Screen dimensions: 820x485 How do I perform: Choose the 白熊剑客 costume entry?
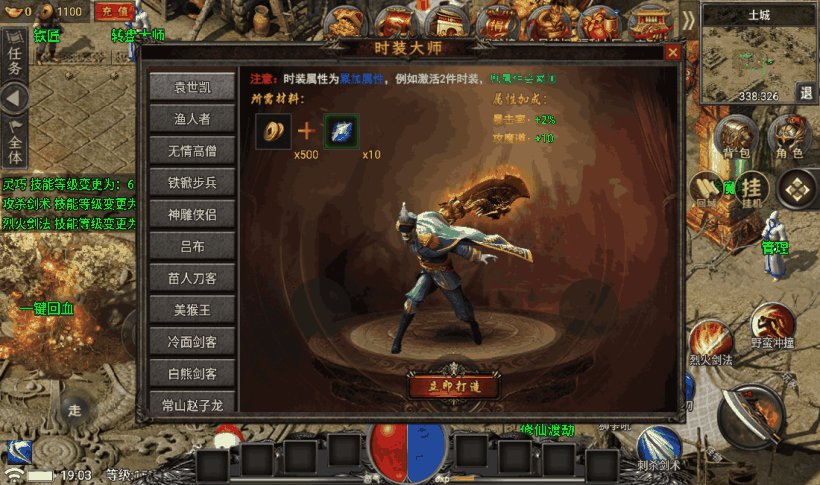click(194, 374)
